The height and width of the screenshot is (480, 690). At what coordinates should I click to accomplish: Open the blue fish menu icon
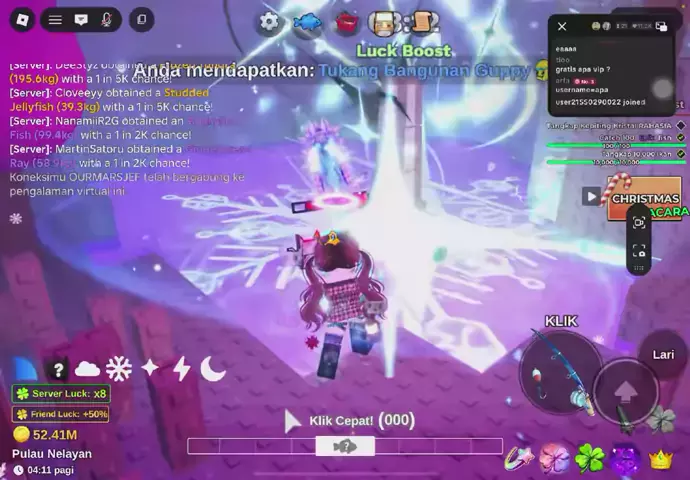pos(307,22)
